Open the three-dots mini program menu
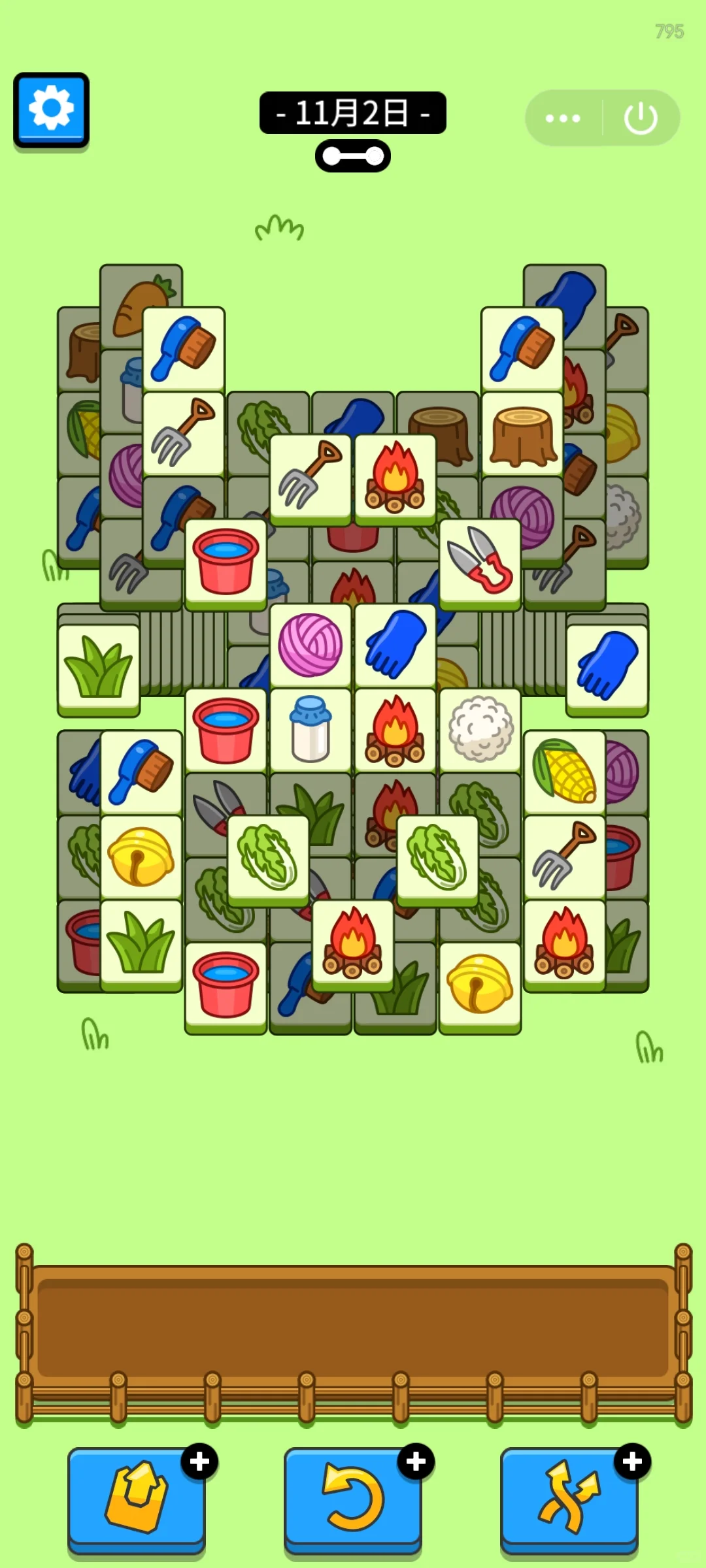Image resolution: width=706 pixels, height=1568 pixels. [x=563, y=118]
